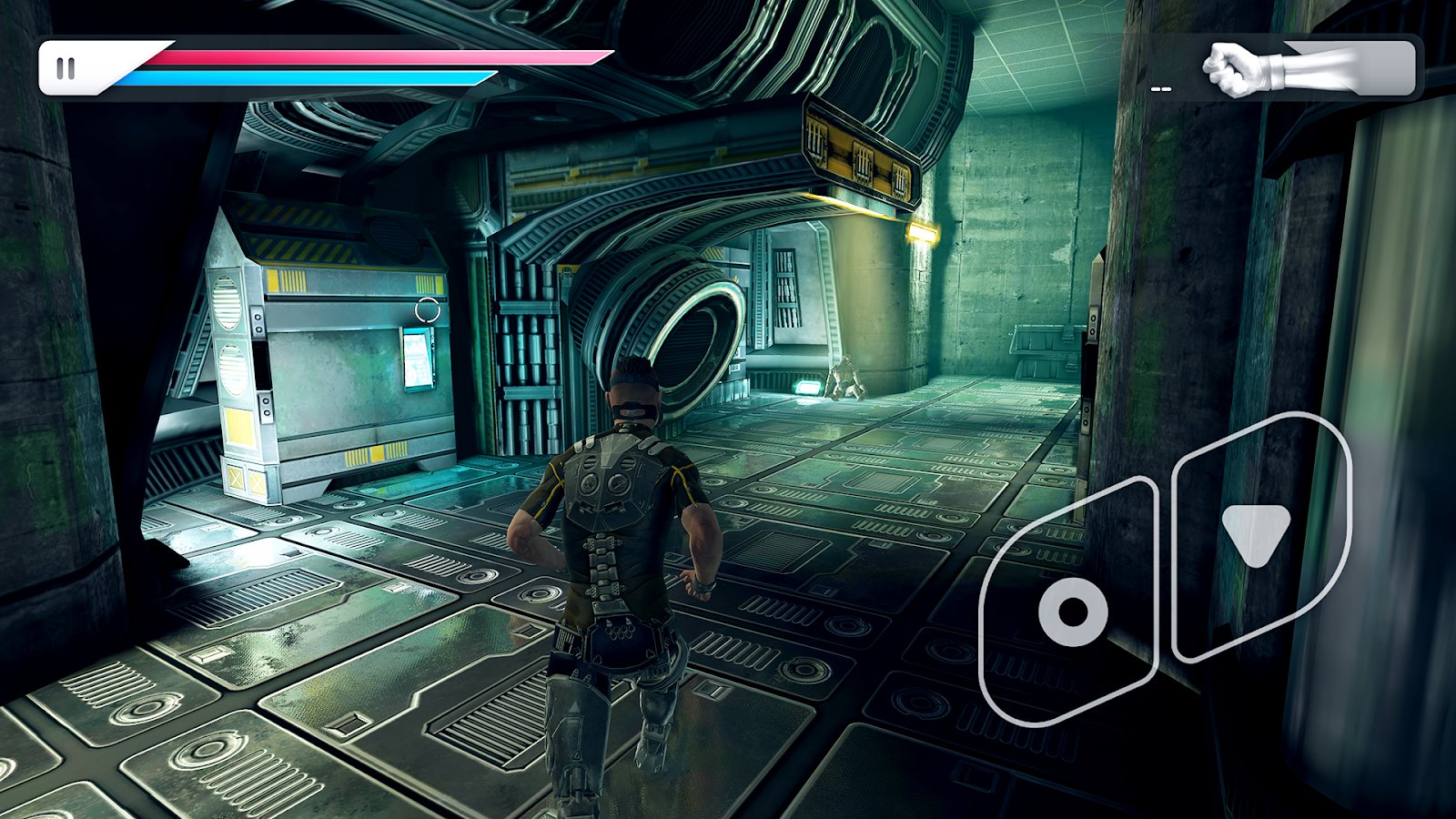Activate the circle action button
The image size is (1456, 819).
(x=1072, y=610)
